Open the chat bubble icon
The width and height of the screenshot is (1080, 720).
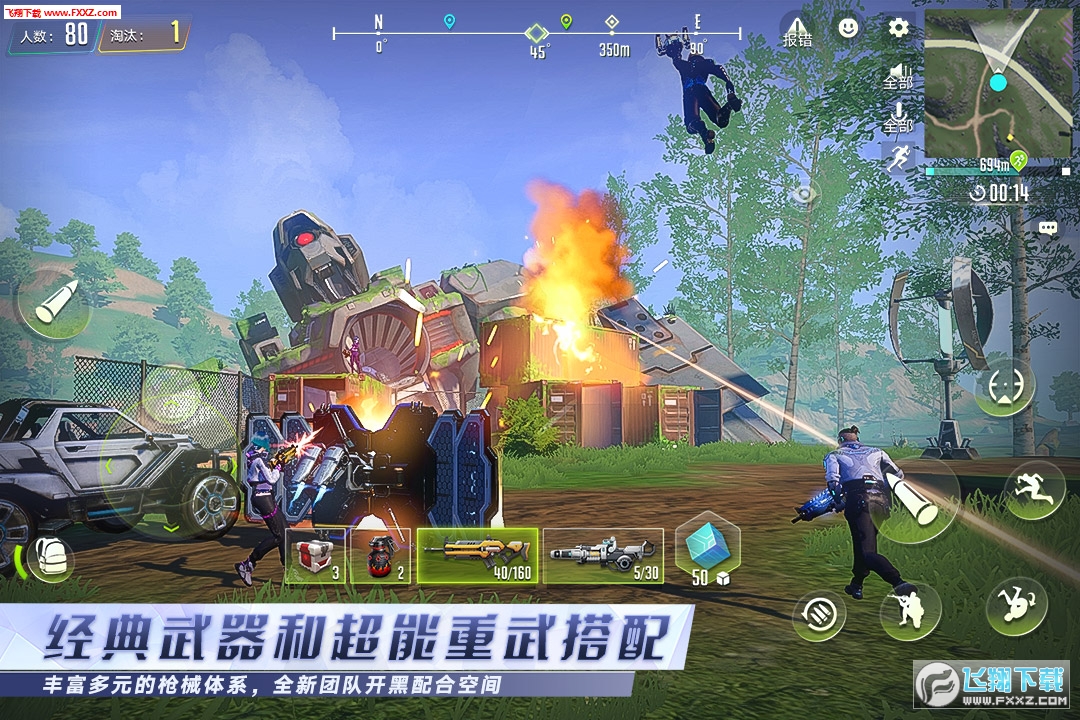click(x=1047, y=228)
